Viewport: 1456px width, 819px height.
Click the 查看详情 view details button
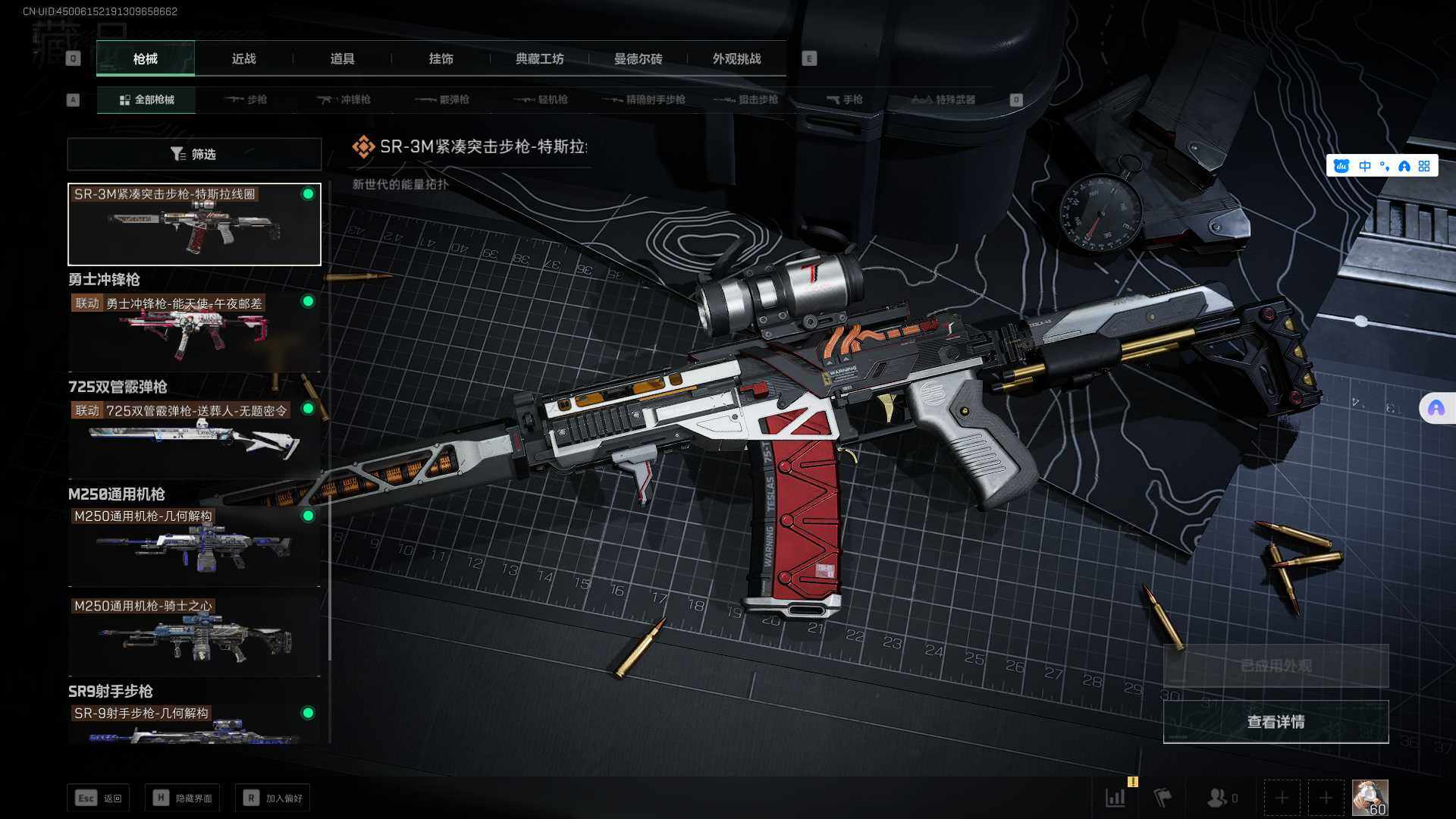pyautogui.click(x=1276, y=722)
